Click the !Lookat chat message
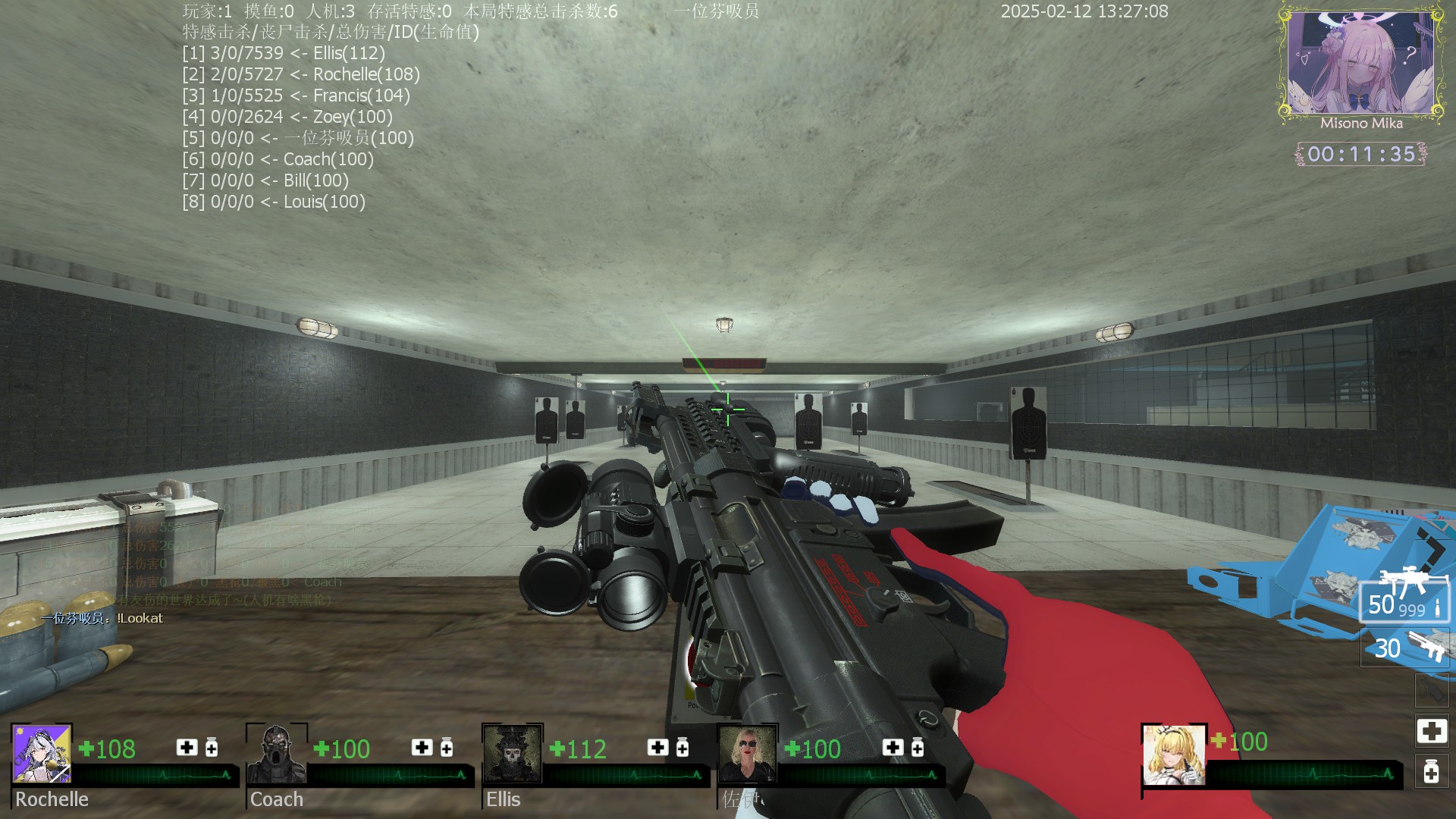 (x=102, y=618)
